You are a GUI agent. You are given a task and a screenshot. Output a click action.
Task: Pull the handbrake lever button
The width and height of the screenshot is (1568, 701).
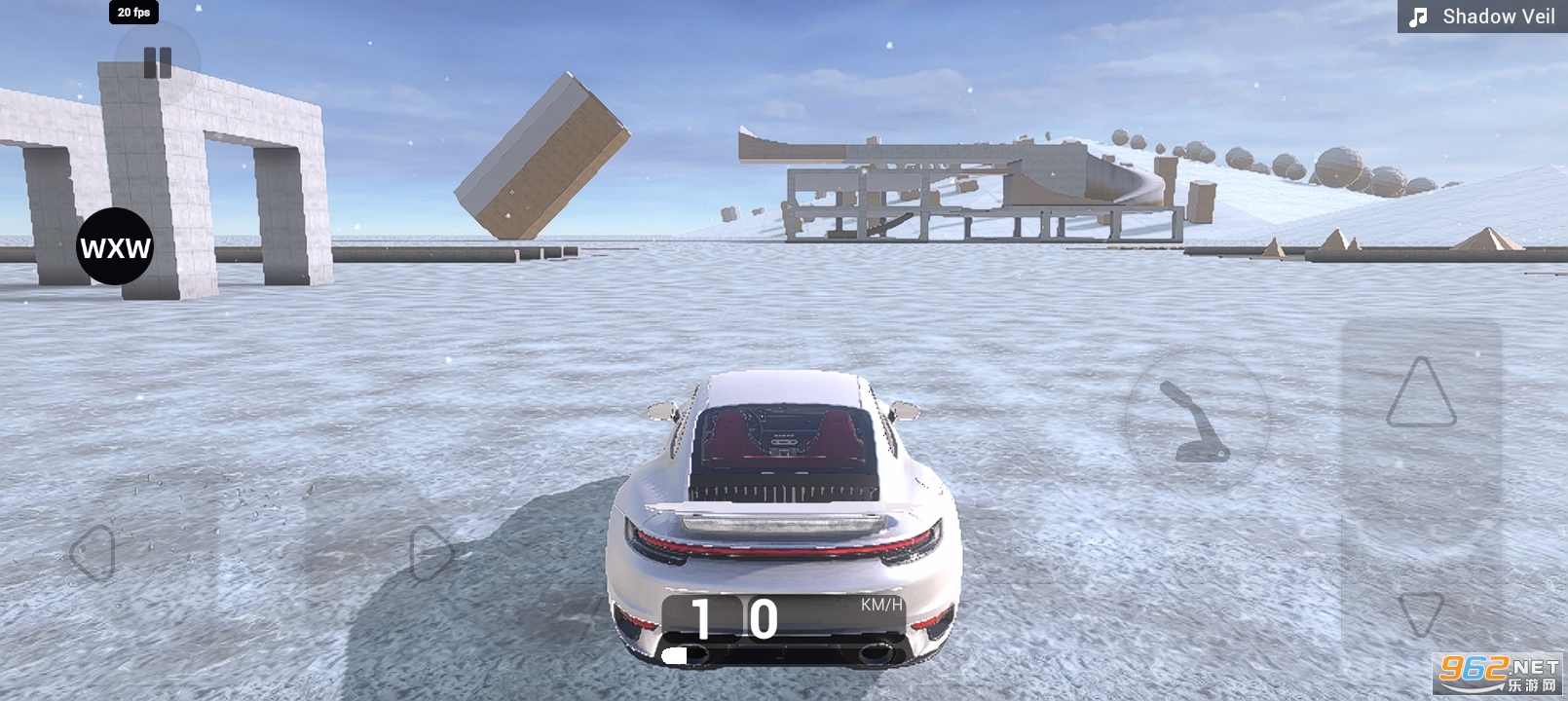pos(1197,421)
